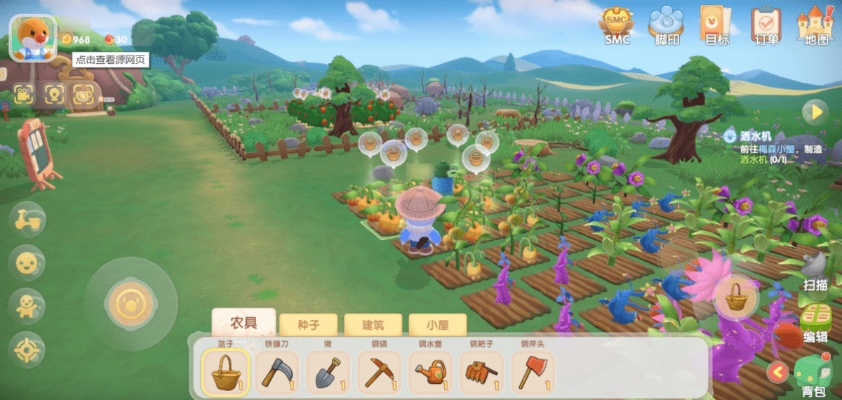Open the 脚印 (footprints) menu
The image size is (842, 400).
pyautogui.click(x=666, y=24)
